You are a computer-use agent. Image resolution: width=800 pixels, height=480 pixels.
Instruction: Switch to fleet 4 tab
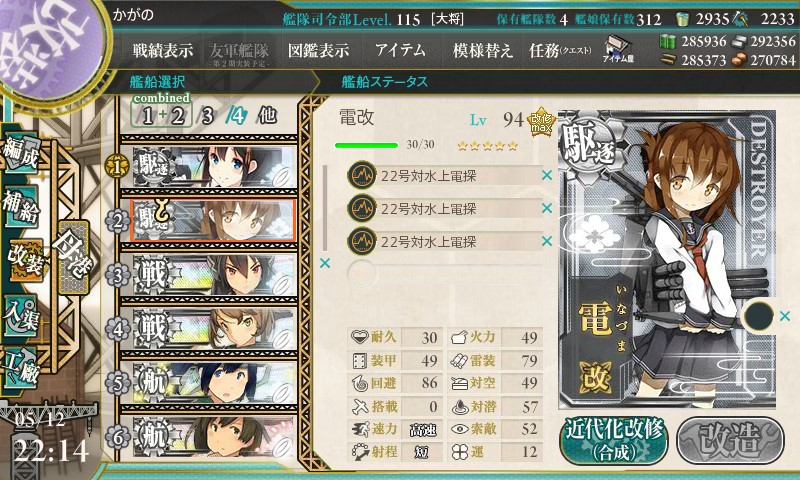[x=235, y=115]
